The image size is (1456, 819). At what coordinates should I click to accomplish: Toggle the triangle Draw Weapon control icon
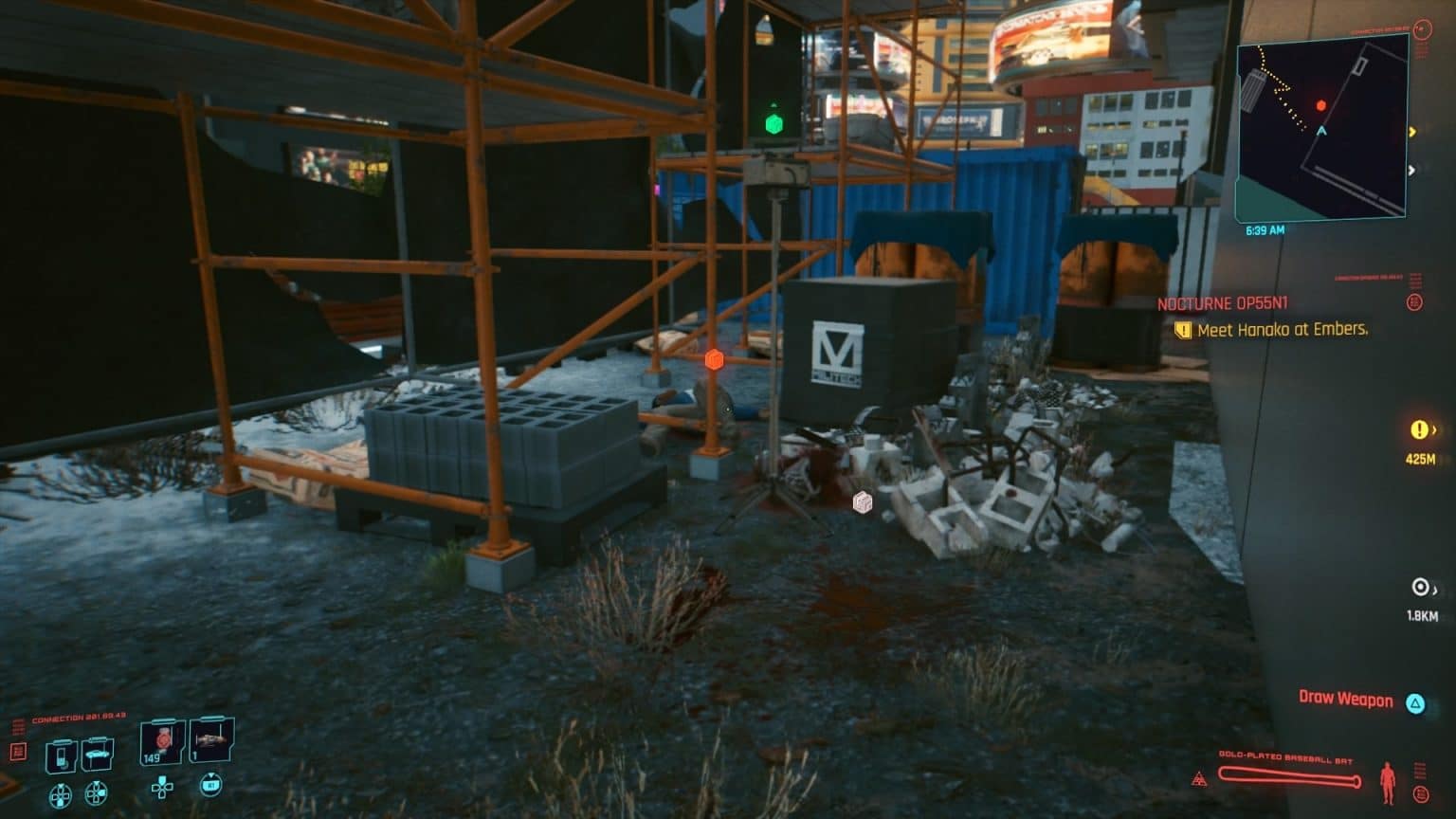point(1415,701)
